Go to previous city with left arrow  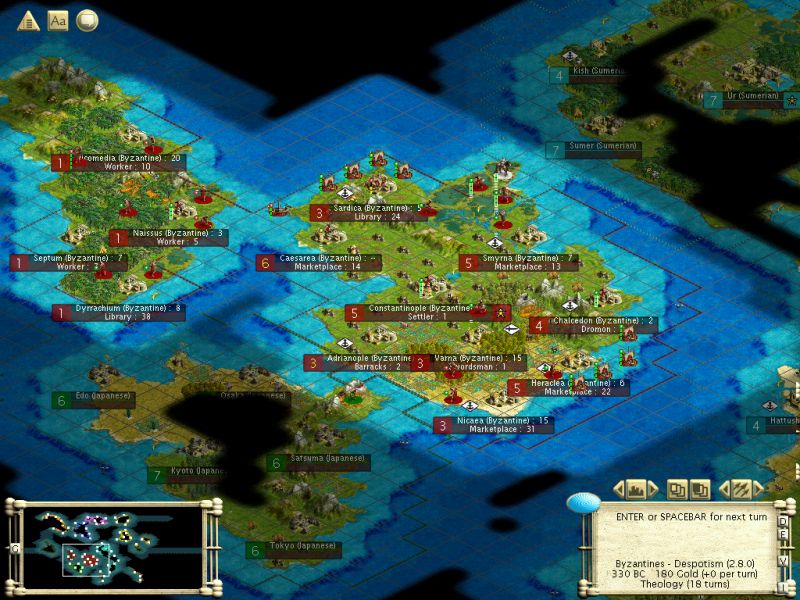(618, 489)
